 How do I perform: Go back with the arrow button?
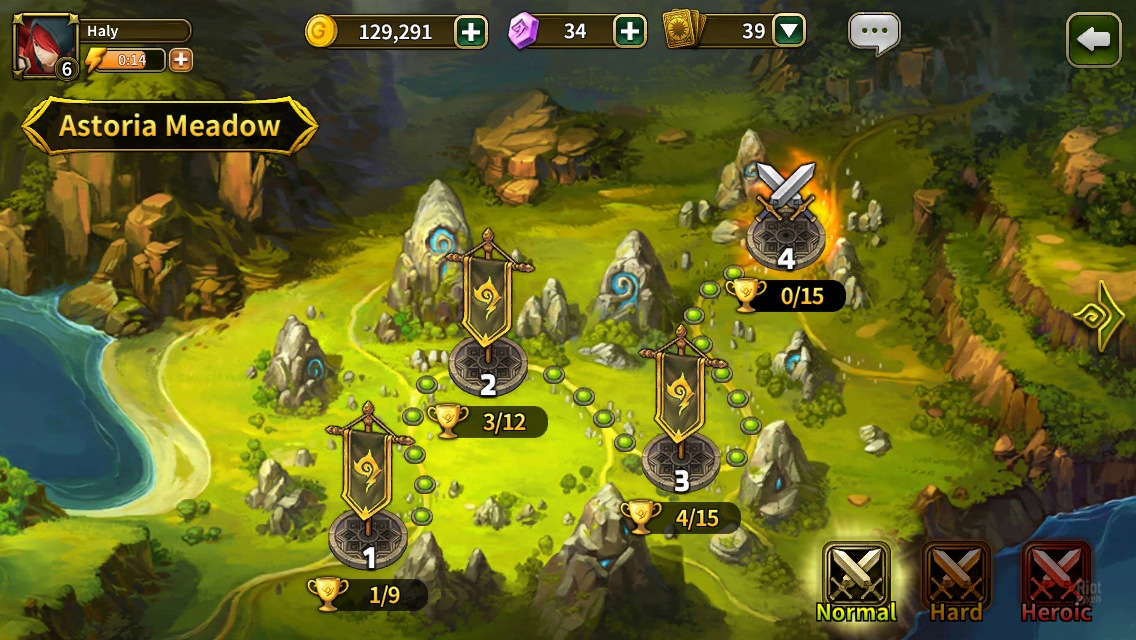1093,40
